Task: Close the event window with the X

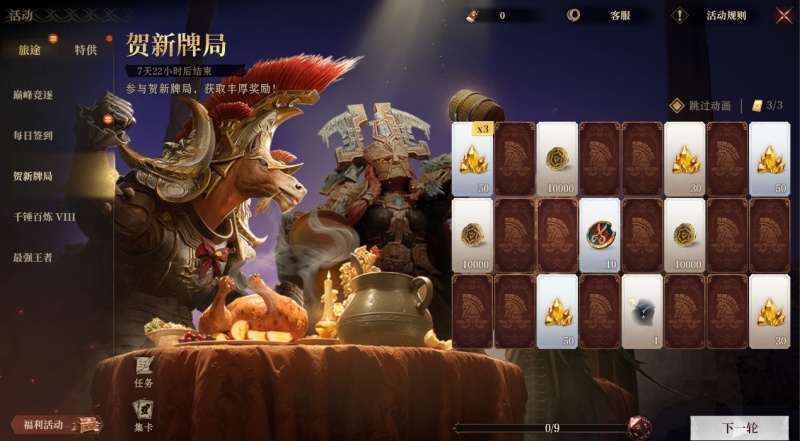Action: (784, 15)
